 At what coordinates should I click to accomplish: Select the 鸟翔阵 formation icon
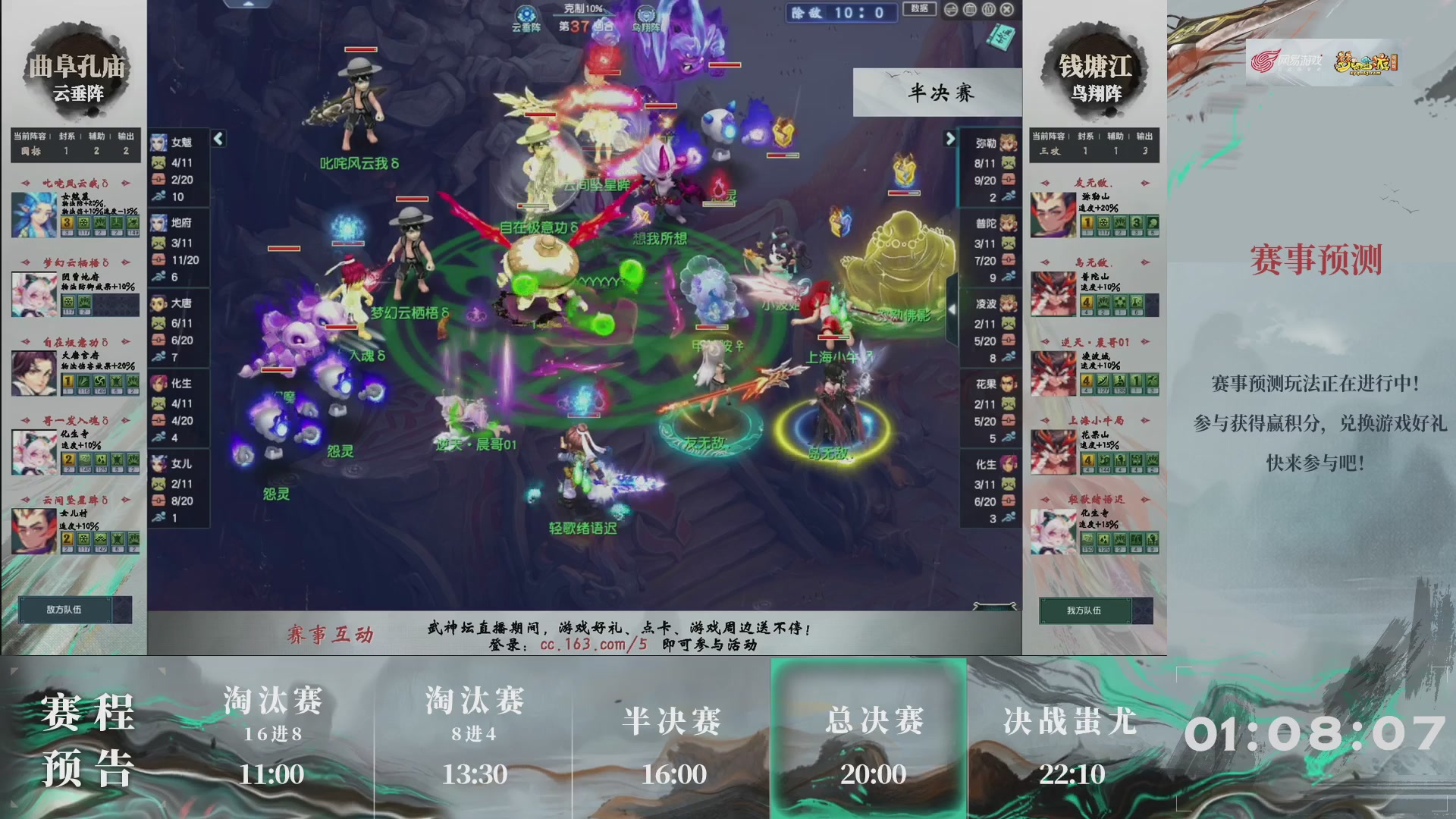[645, 13]
